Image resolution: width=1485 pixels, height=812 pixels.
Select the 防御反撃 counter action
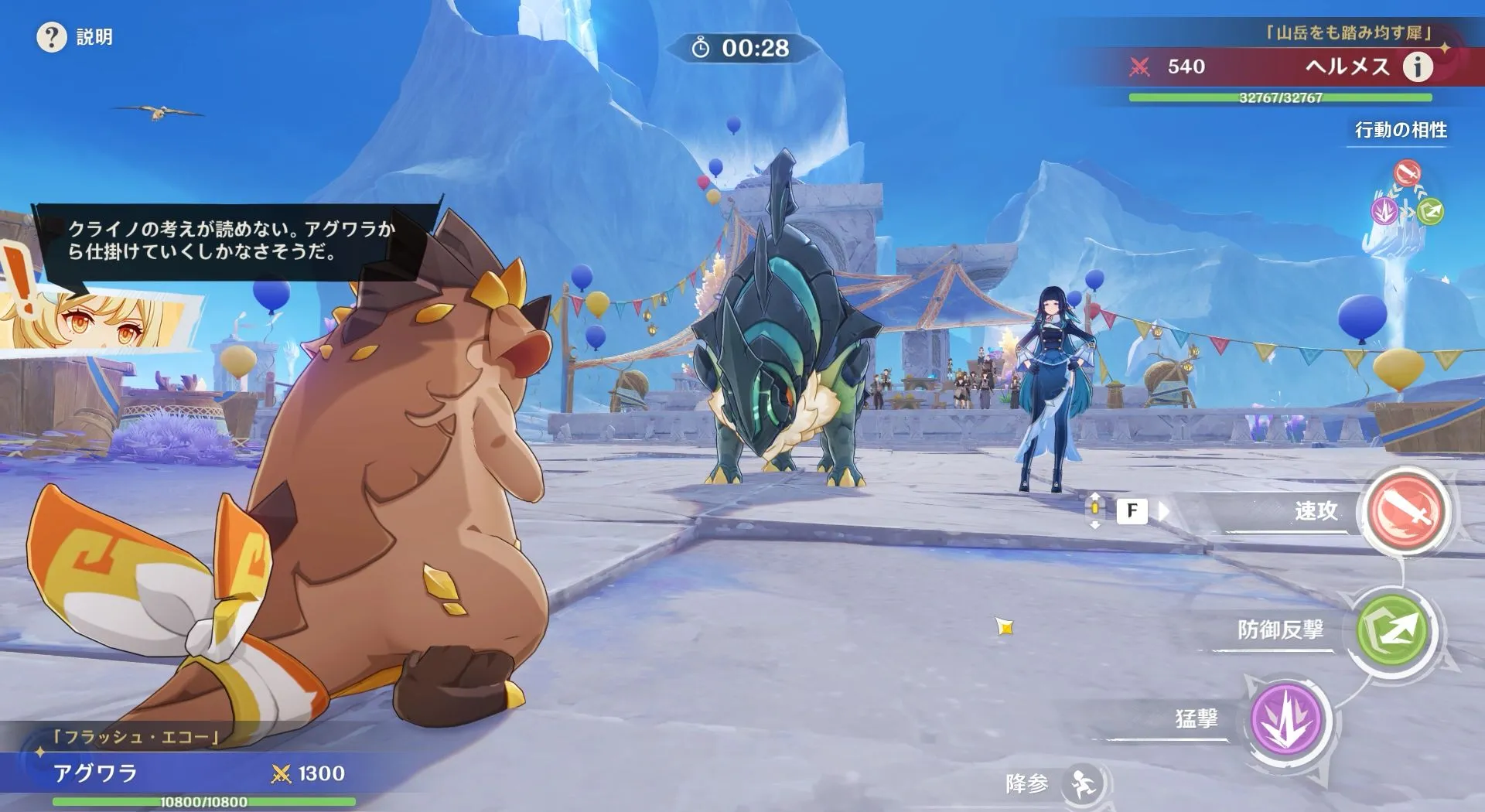pos(1393,630)
